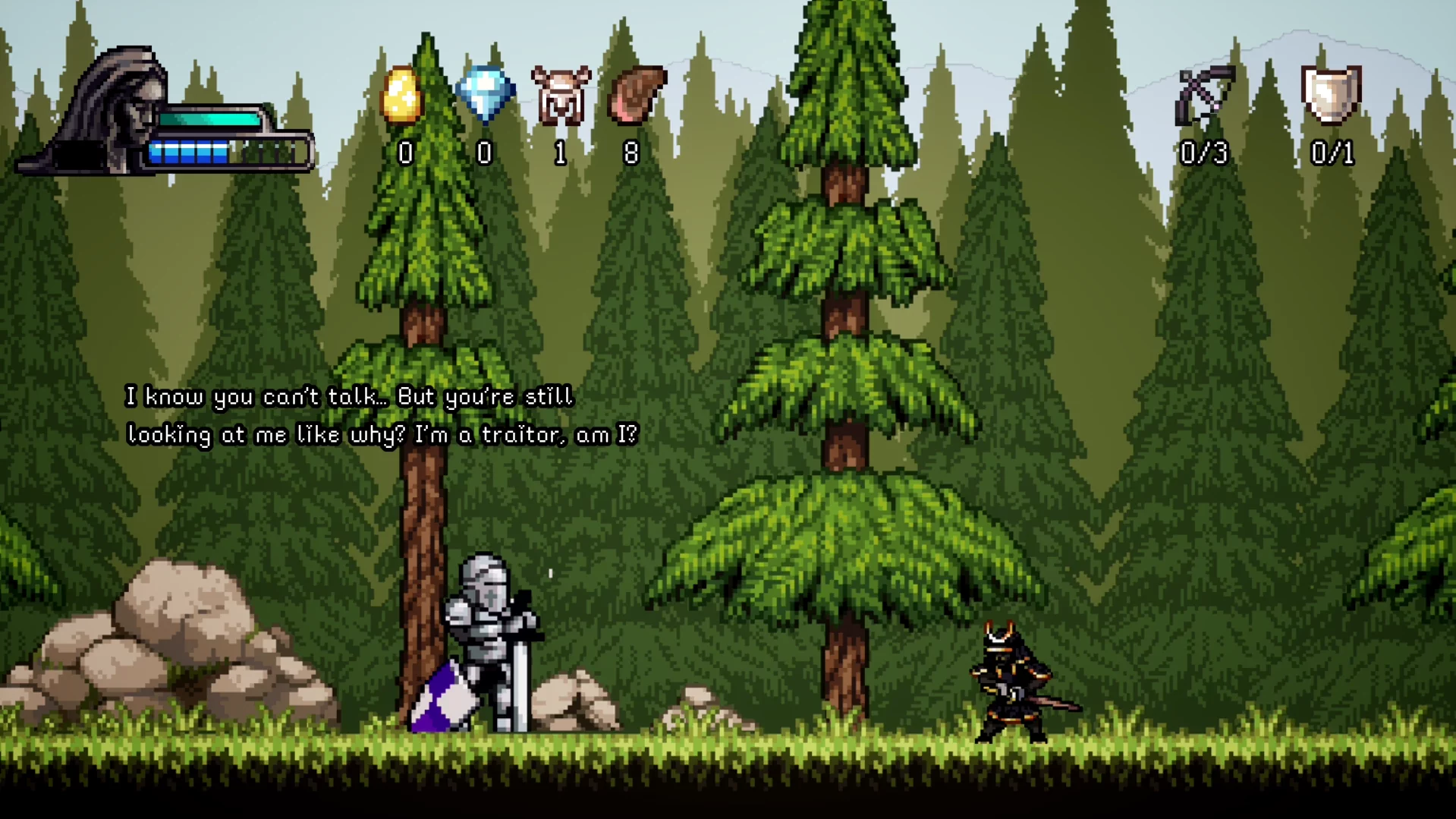Click the gold egg currency icon
Screen dimensions: 1456x819
401,96
